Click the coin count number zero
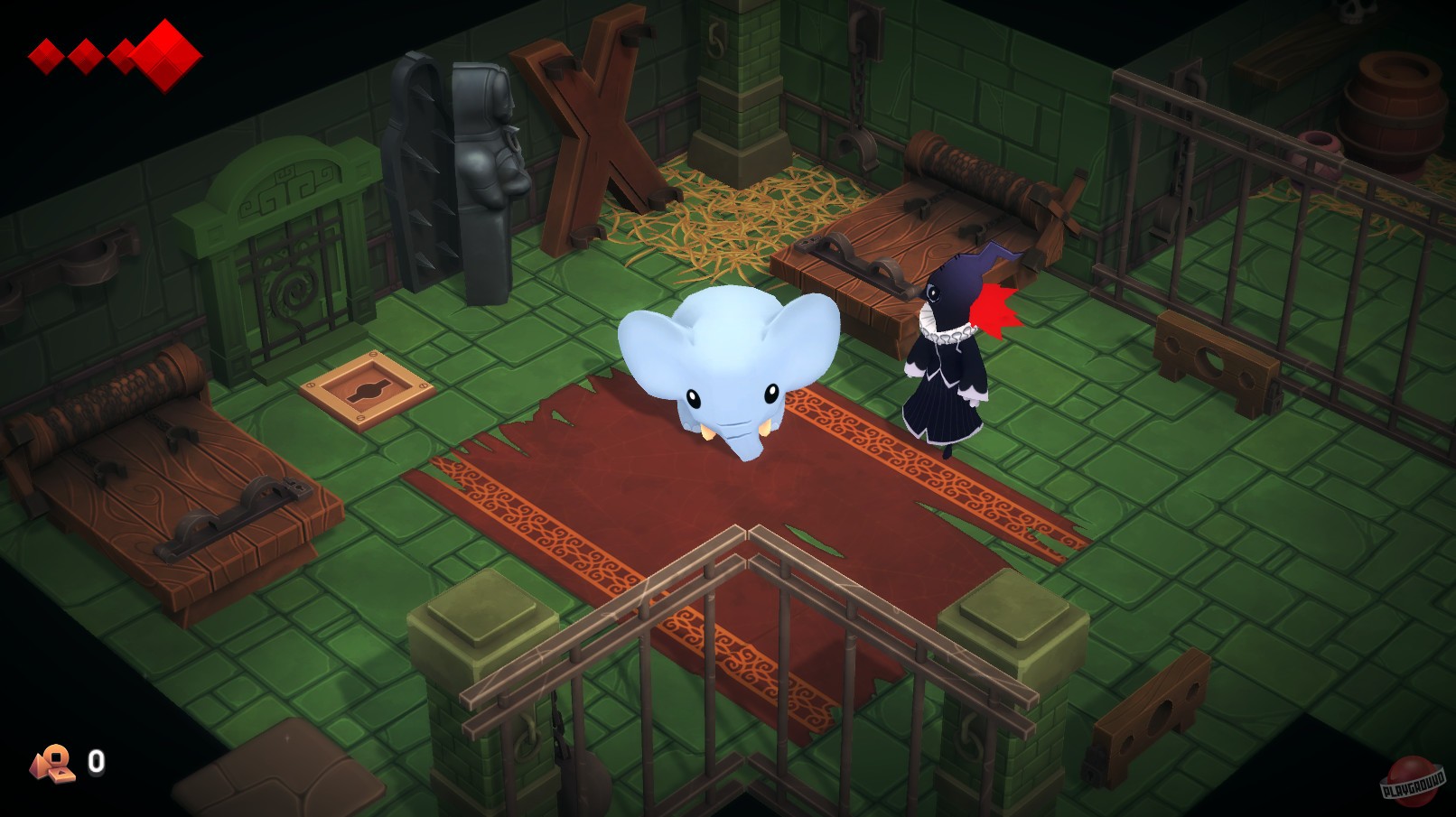The width and height of the screenshot is (1456, 817). (97, 761)
